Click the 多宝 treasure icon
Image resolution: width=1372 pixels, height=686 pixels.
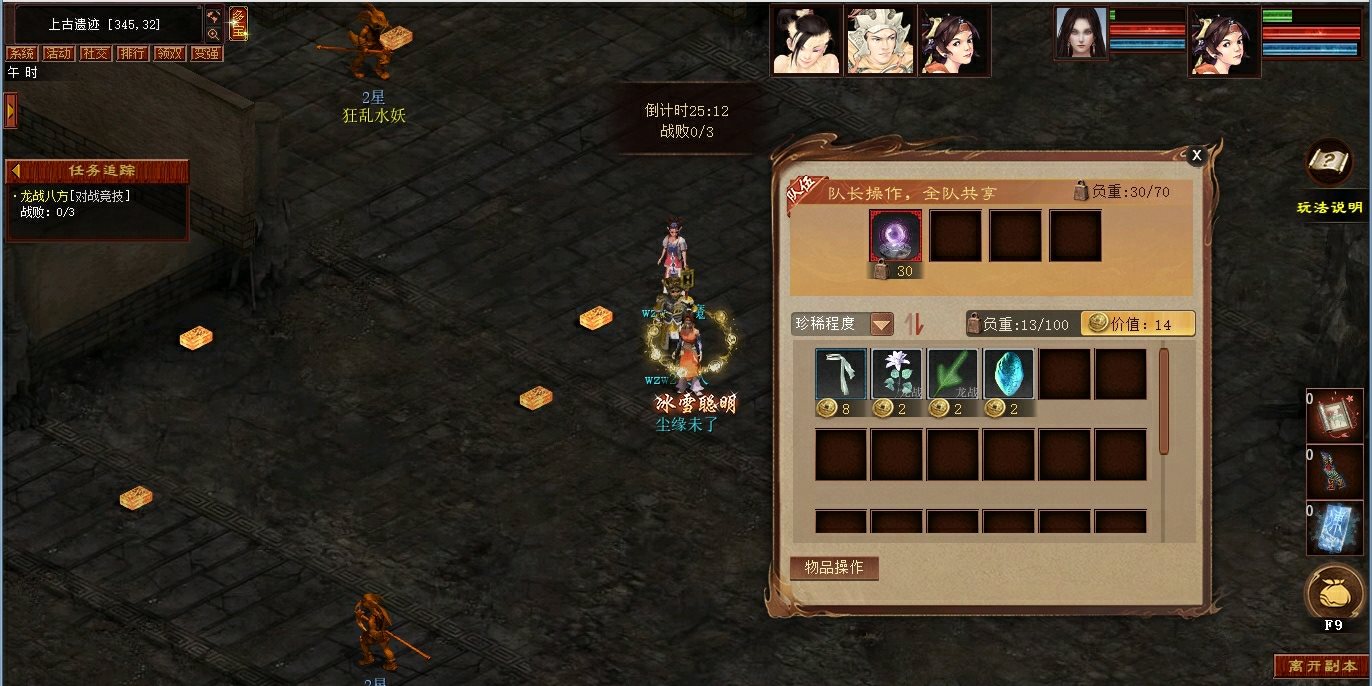coord(239,23)
